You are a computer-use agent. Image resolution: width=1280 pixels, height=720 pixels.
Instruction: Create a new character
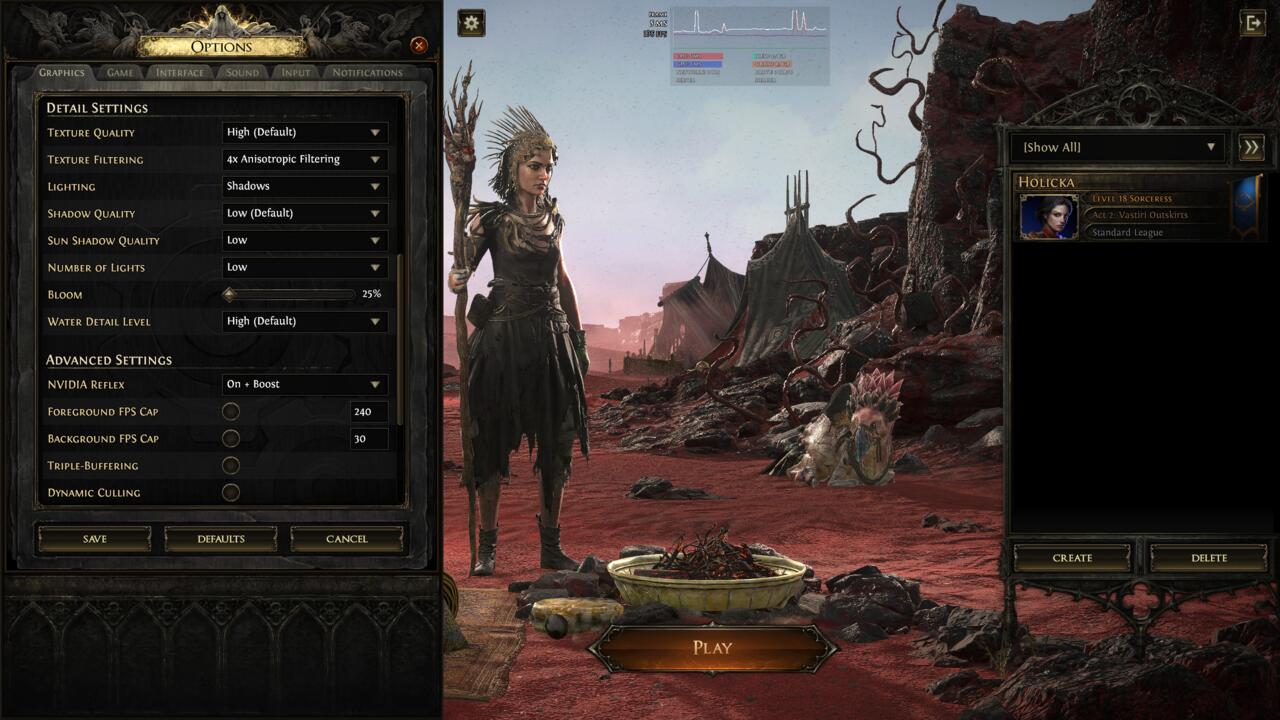coord(1072,558)
